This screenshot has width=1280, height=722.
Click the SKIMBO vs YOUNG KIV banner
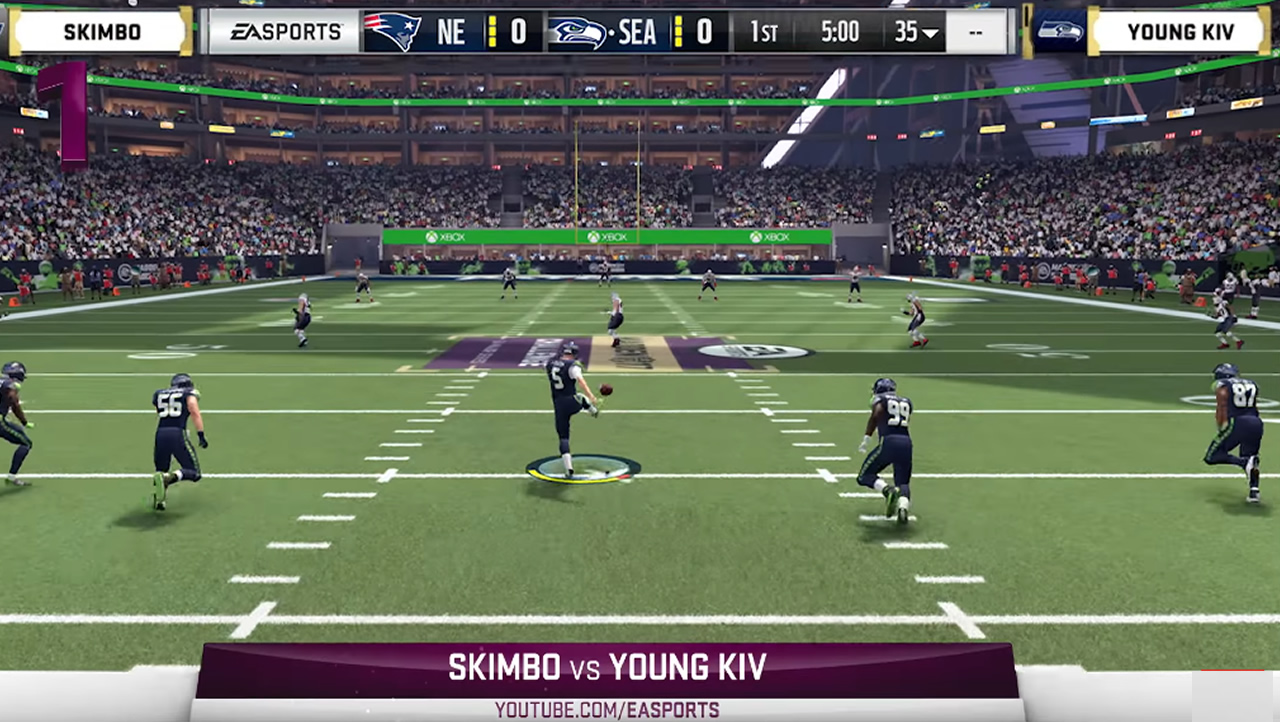(x=608, y=667)
